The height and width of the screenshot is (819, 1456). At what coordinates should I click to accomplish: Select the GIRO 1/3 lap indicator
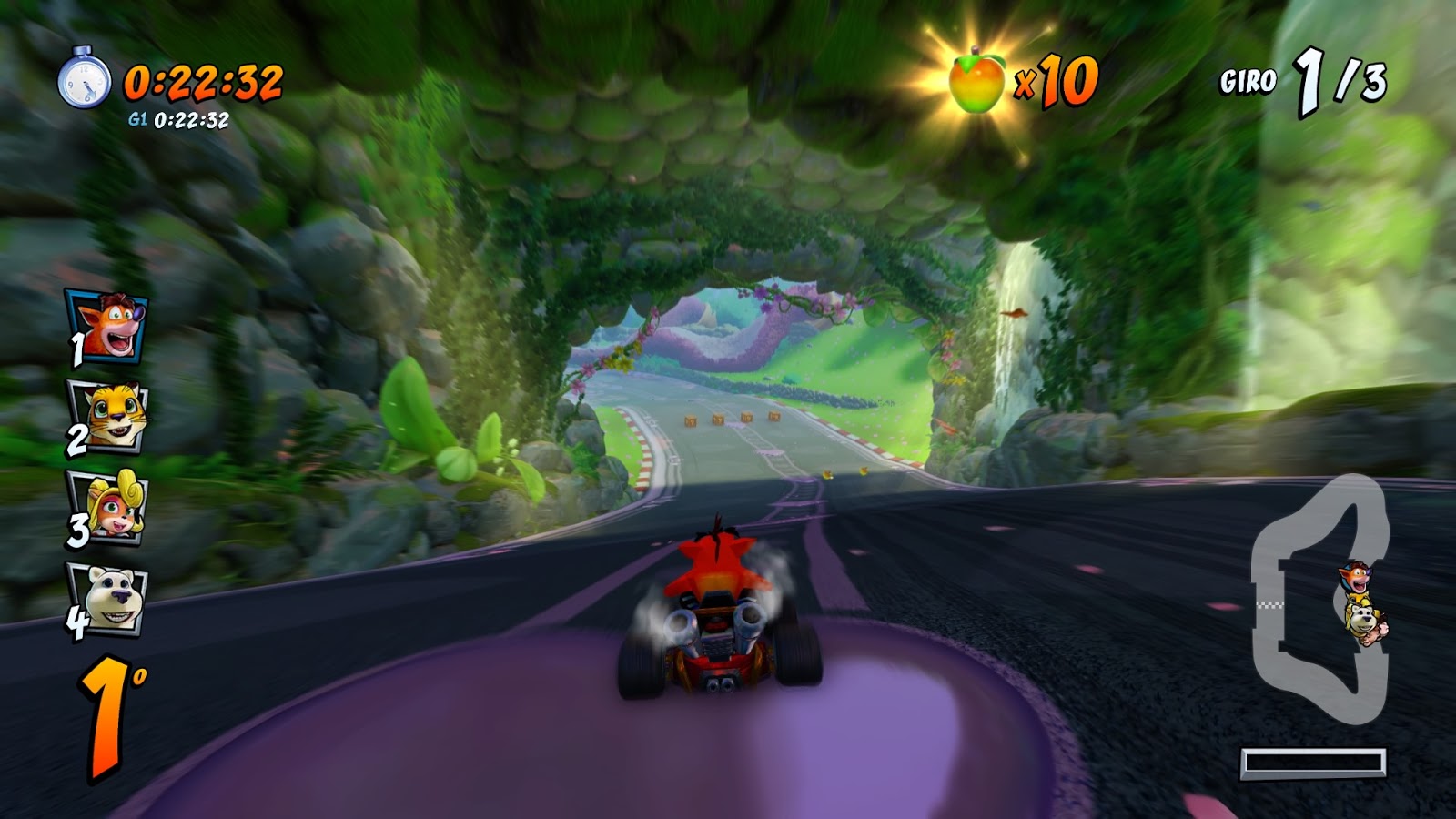[x=1301, y=82]
